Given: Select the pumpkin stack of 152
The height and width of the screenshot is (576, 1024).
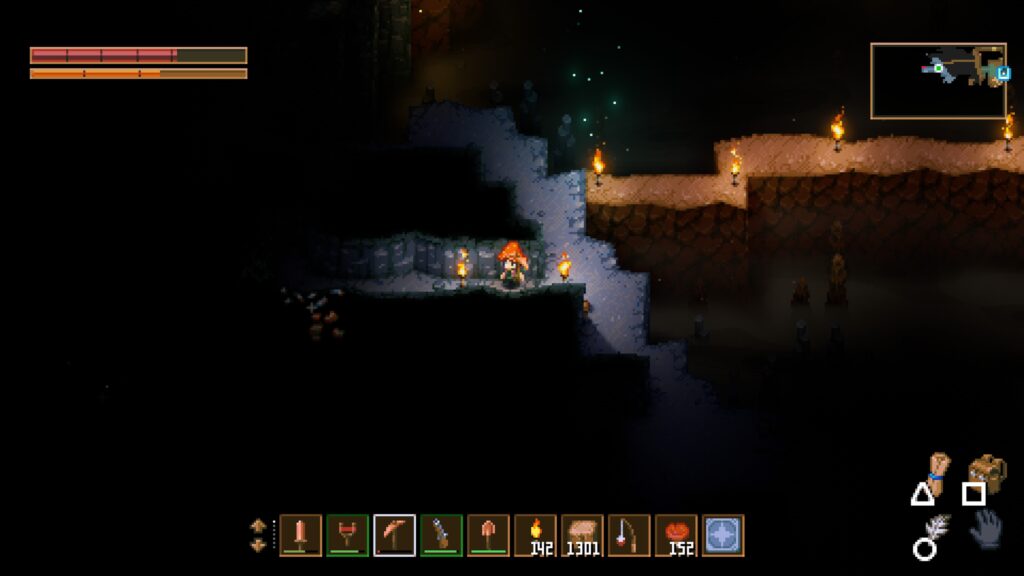Looking at the screenshot, I should [x=676, y=535].
